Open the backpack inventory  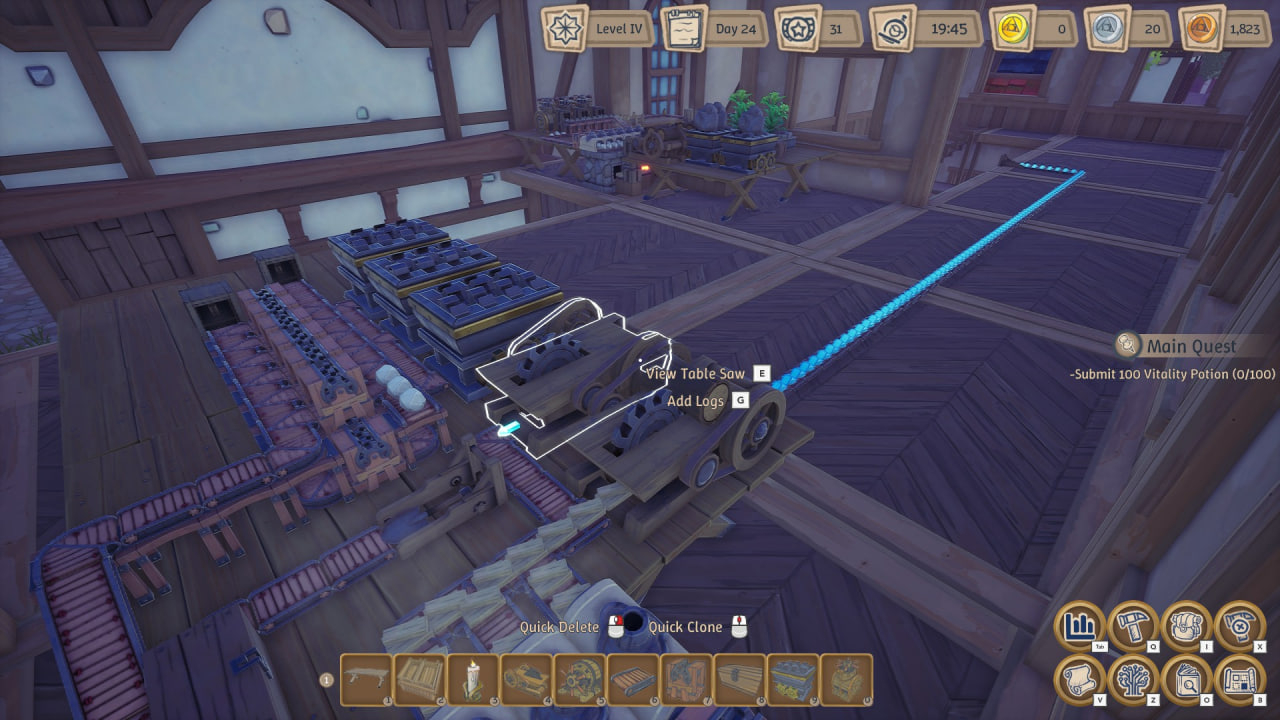pos(1186,627)
